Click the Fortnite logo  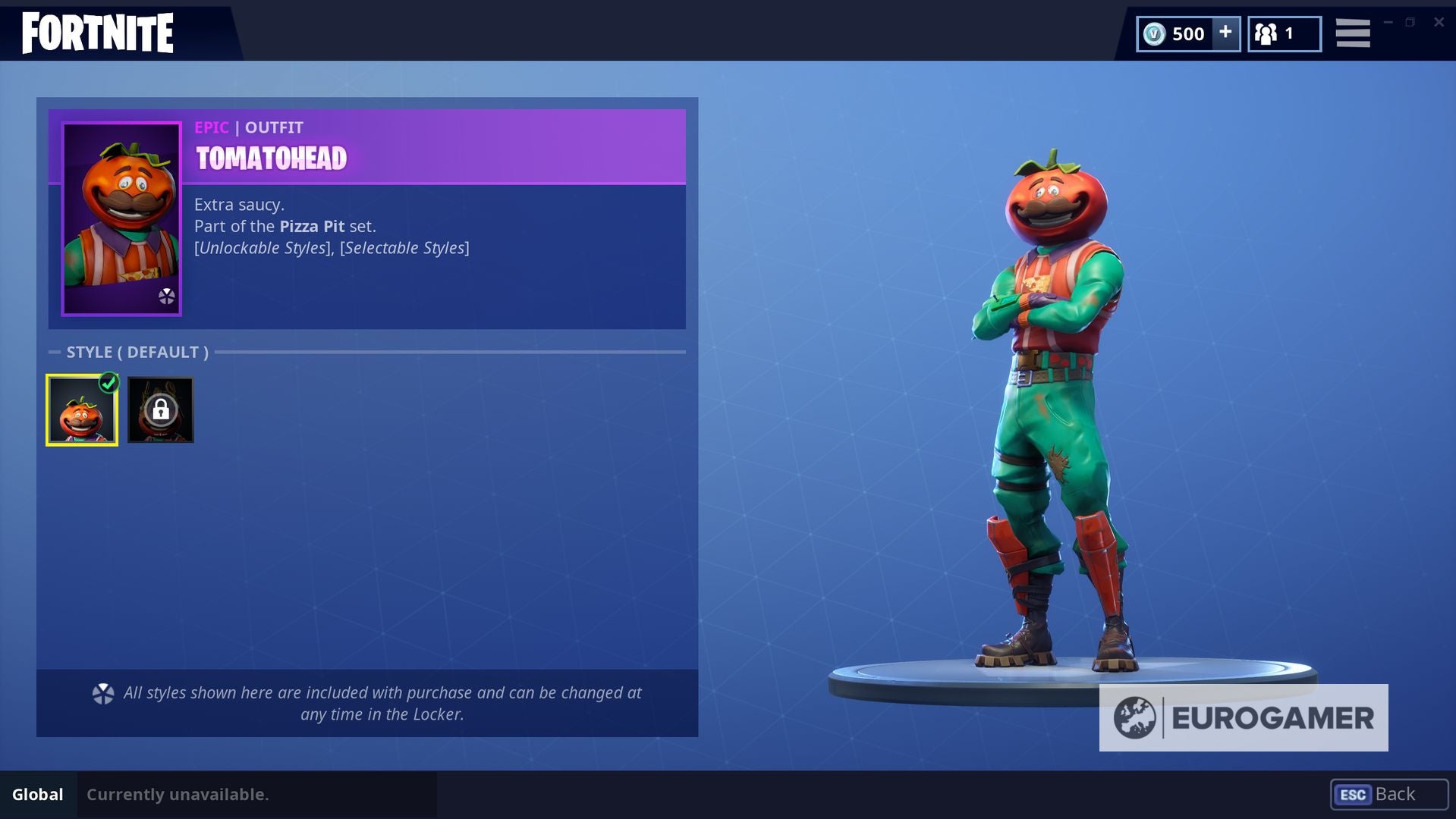pos(96,32)
